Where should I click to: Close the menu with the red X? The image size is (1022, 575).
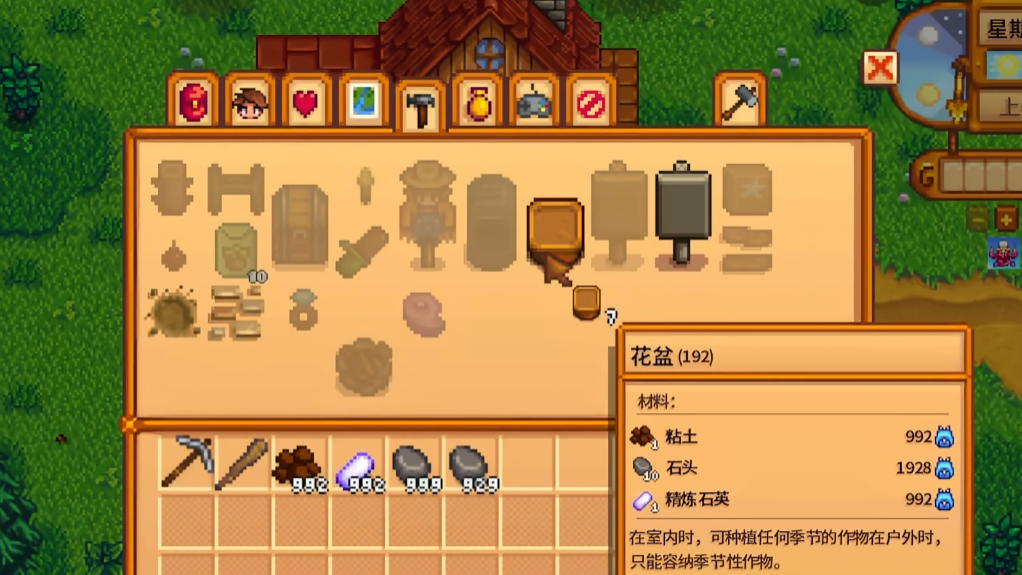click(880, 68)
